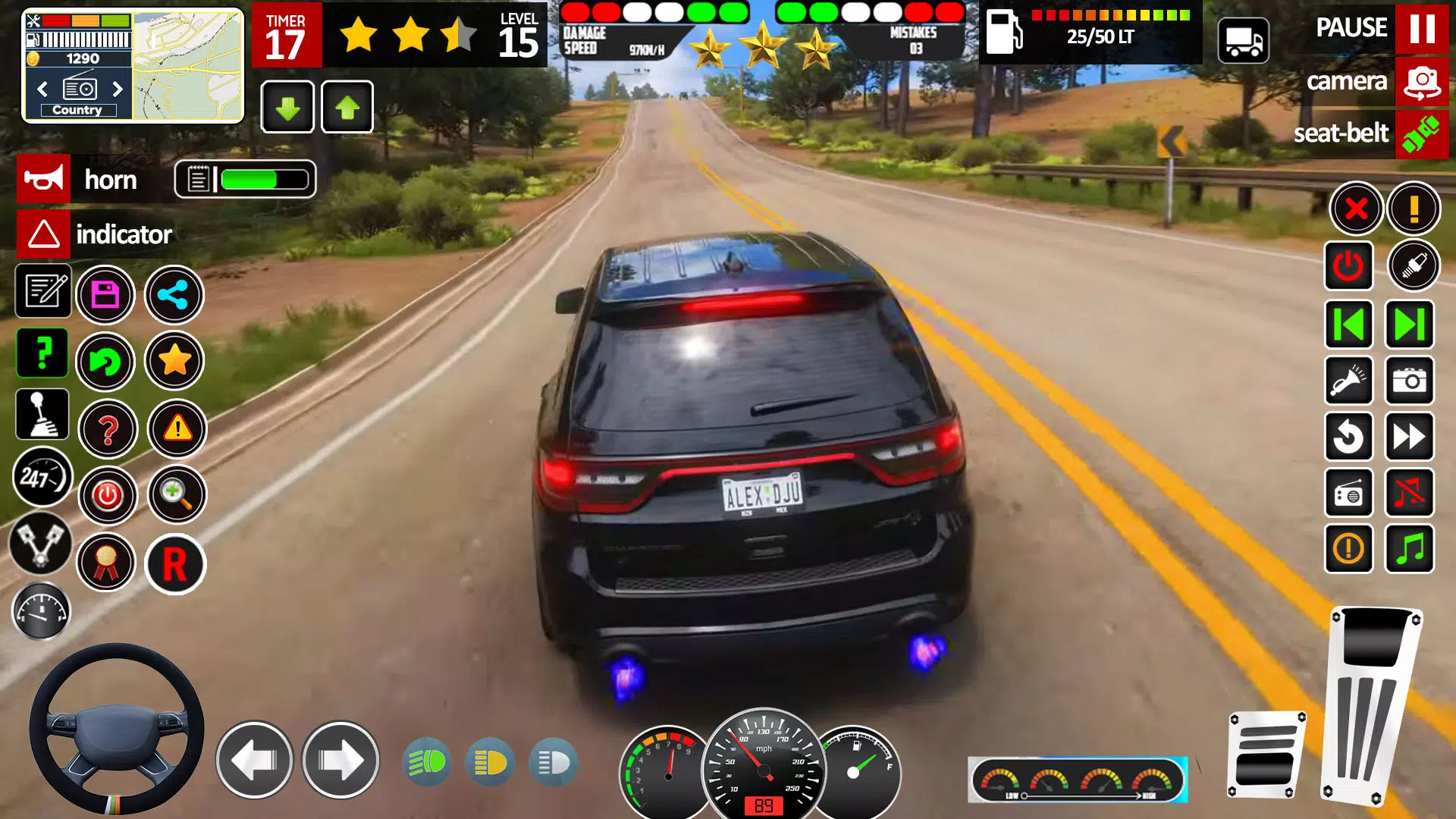The image size is (1456, 819).
Task: Mute the music with crossed note
Action: [1410, 493]
